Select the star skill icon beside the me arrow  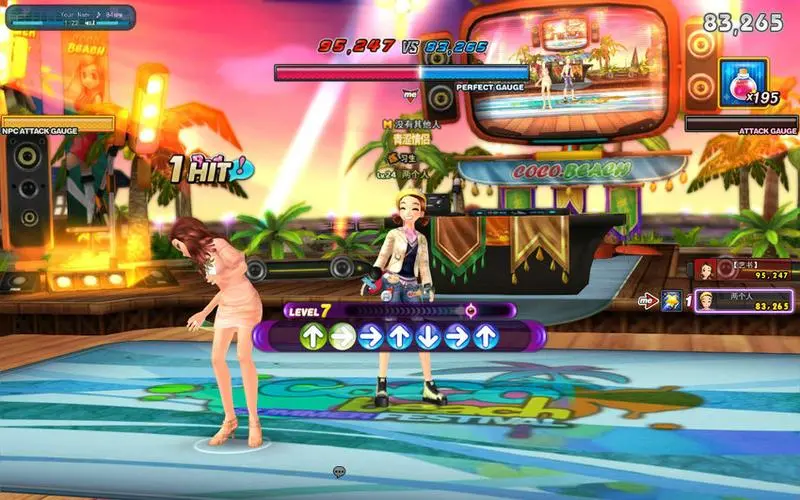[673, 300]
